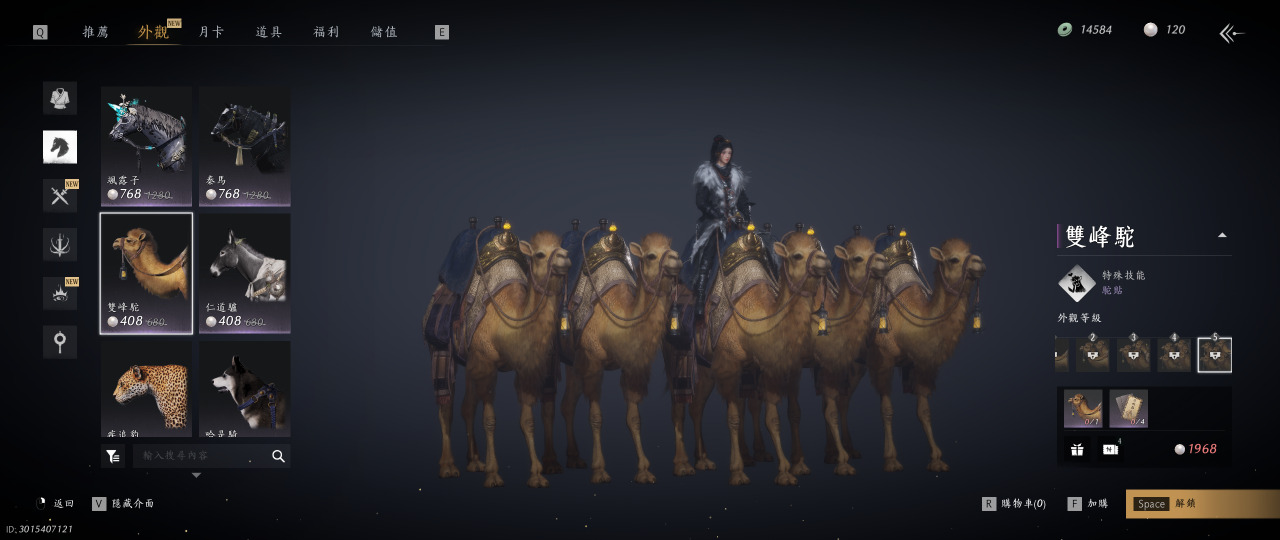Viewport: 1280px width, 540px height.
Task: Collapse the 雙峰駝 details panel arrow
Action: click(x=1221, y=236)
